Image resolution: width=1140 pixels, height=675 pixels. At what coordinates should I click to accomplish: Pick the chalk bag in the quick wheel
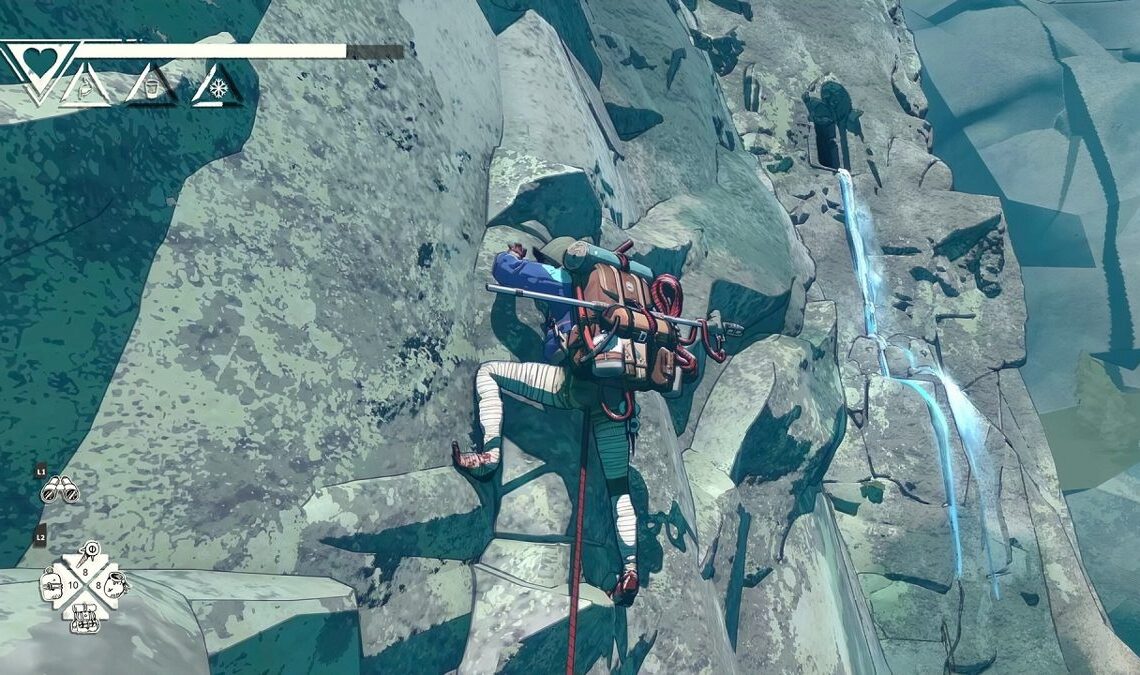(117, 583)
